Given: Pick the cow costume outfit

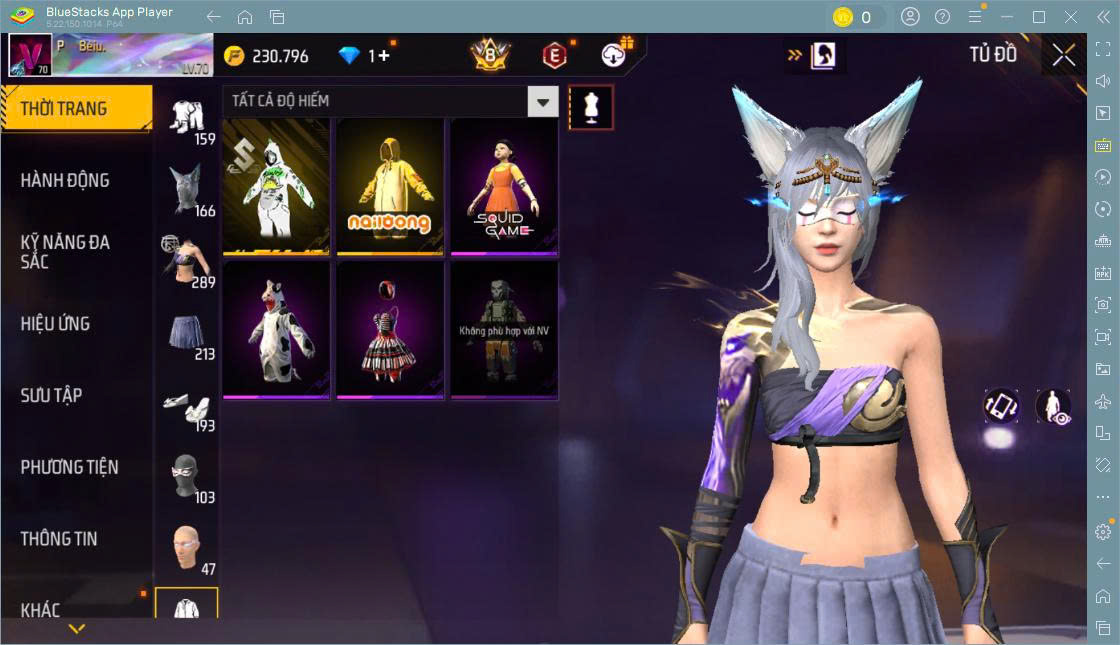Looking at the screenshot, I should [276, 329].
